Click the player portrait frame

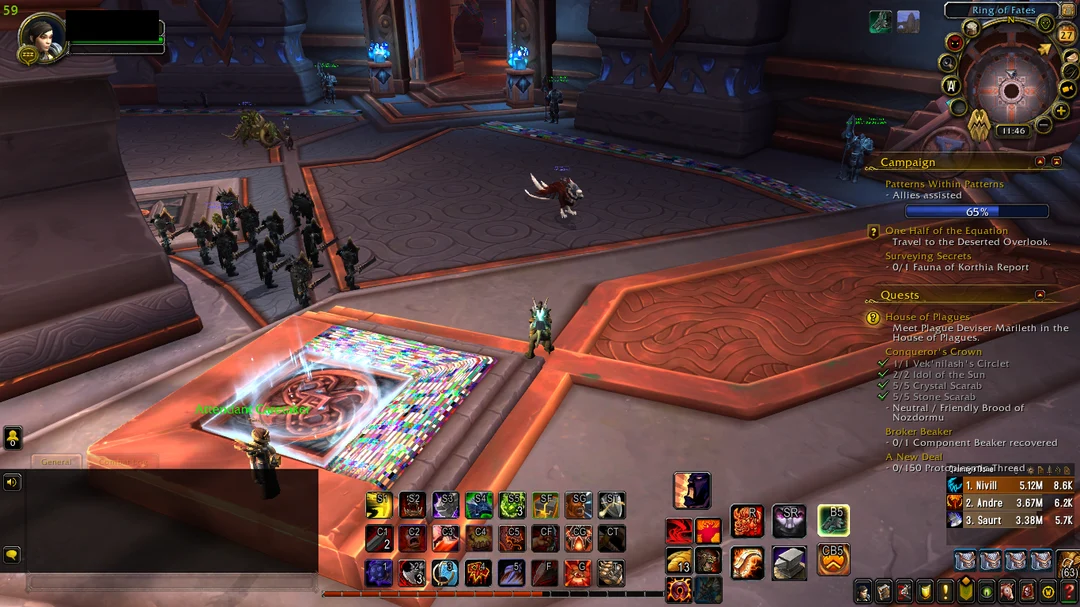(x=42, y=36)
